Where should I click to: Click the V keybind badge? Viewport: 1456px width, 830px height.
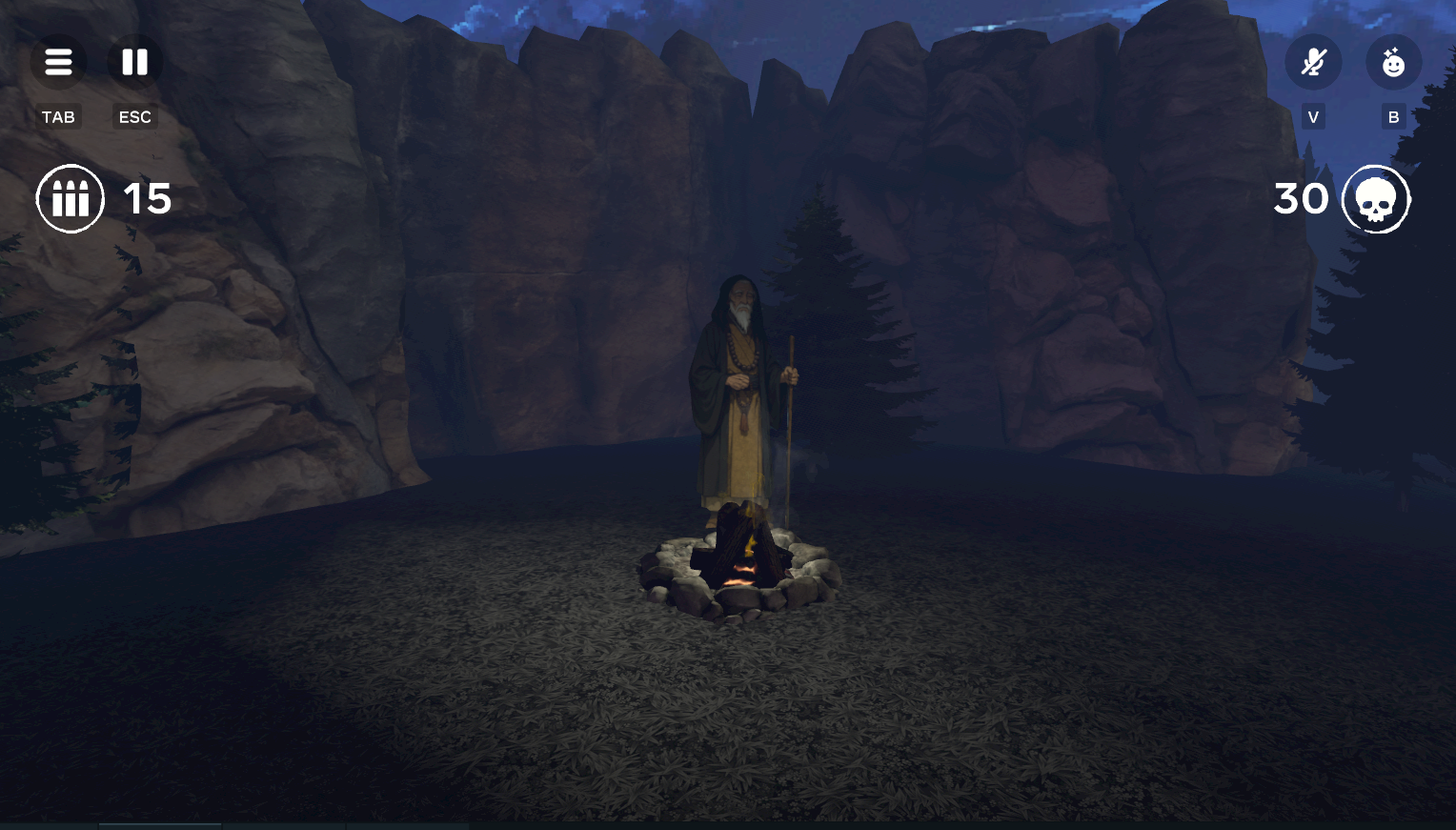coord(1312,116)
